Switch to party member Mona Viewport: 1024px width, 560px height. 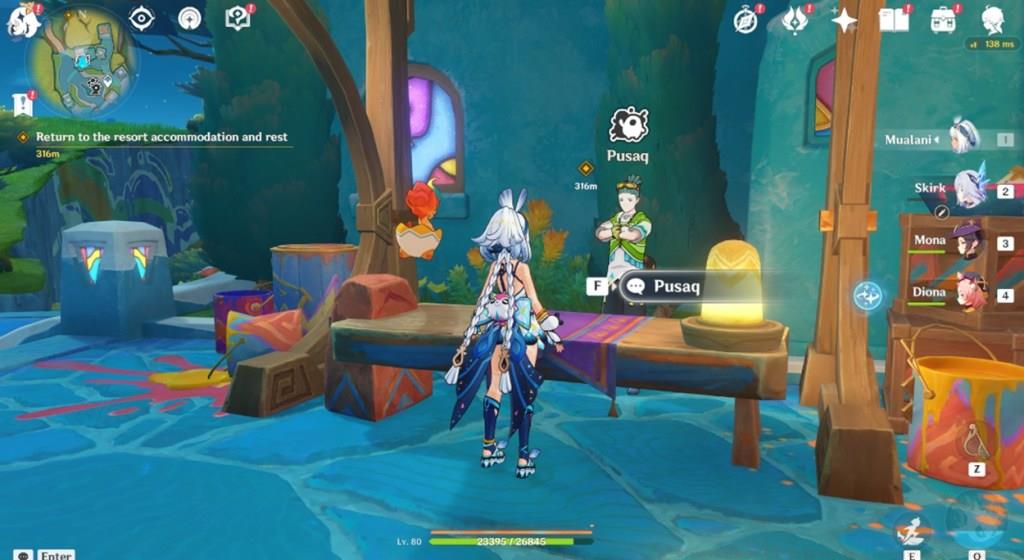(966, 242)
